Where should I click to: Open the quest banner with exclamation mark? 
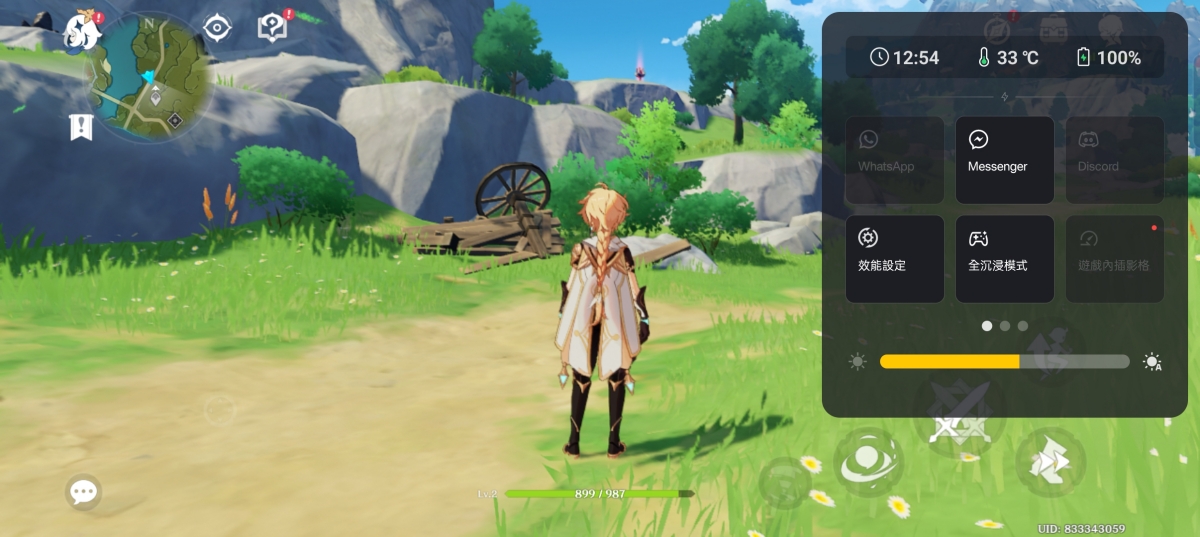pos(81,127)
